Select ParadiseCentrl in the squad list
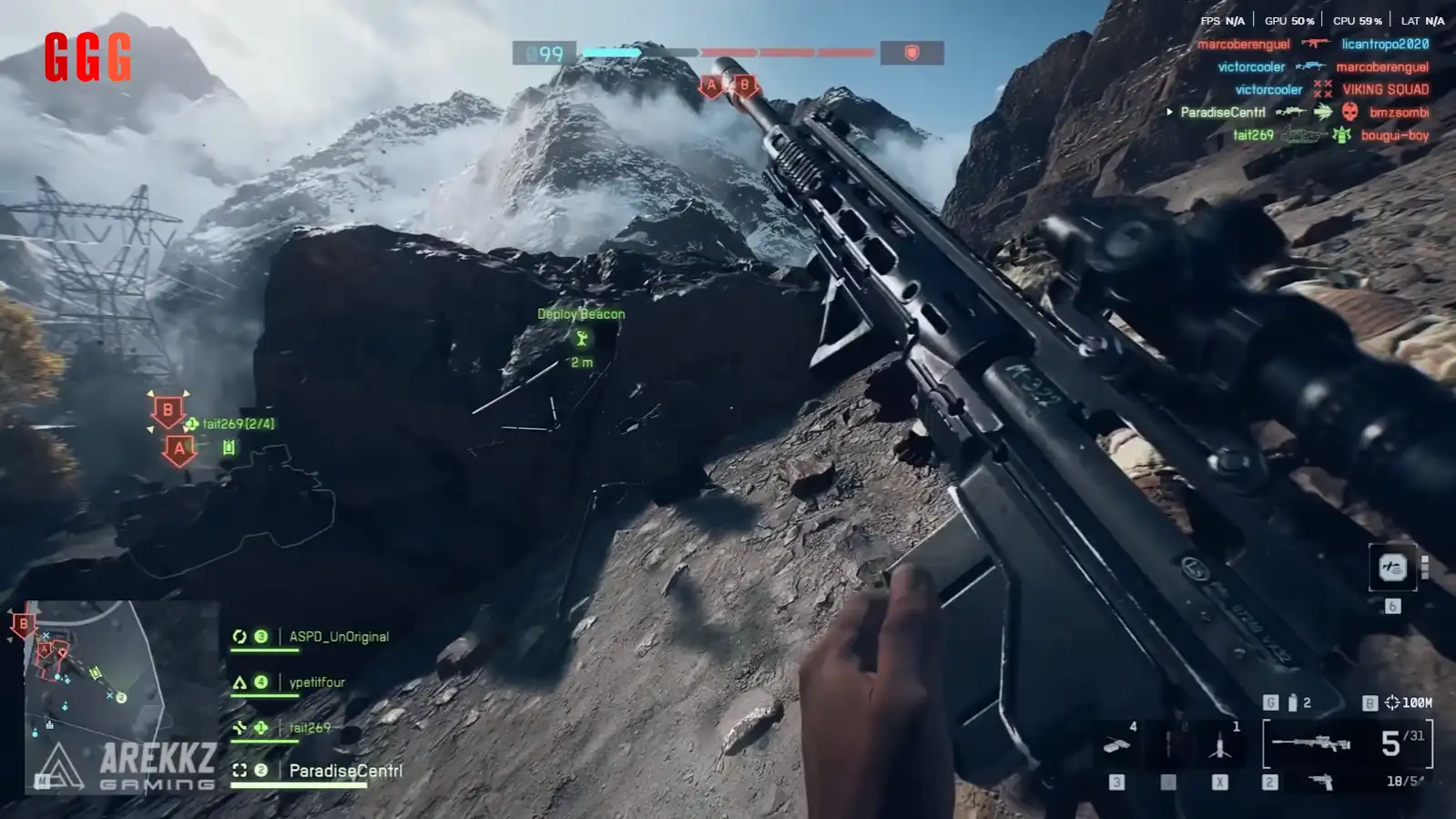 [x=344, y=771]
